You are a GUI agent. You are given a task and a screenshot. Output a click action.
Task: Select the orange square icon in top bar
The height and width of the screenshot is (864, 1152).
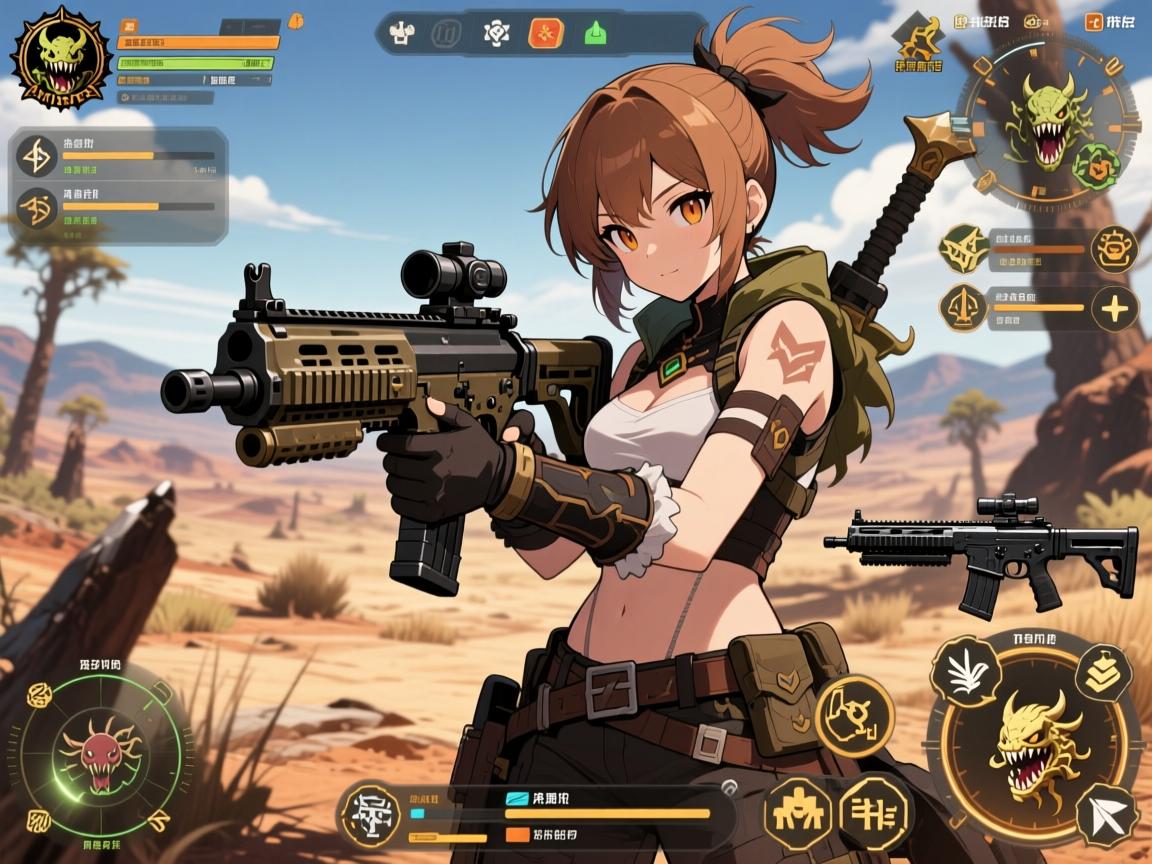click(x=545, y=33)
